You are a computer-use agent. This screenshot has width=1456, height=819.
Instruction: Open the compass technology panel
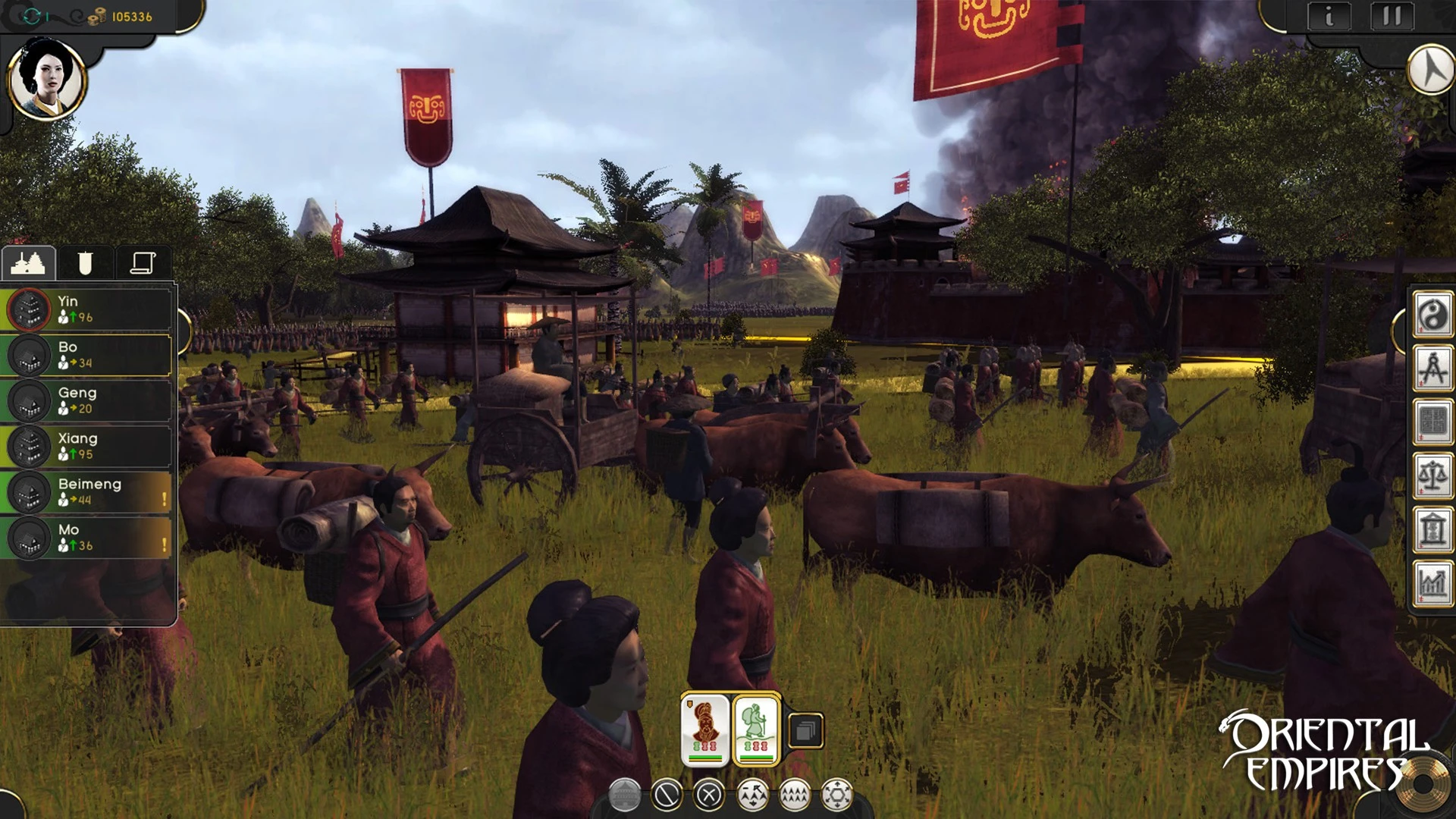1432,369
